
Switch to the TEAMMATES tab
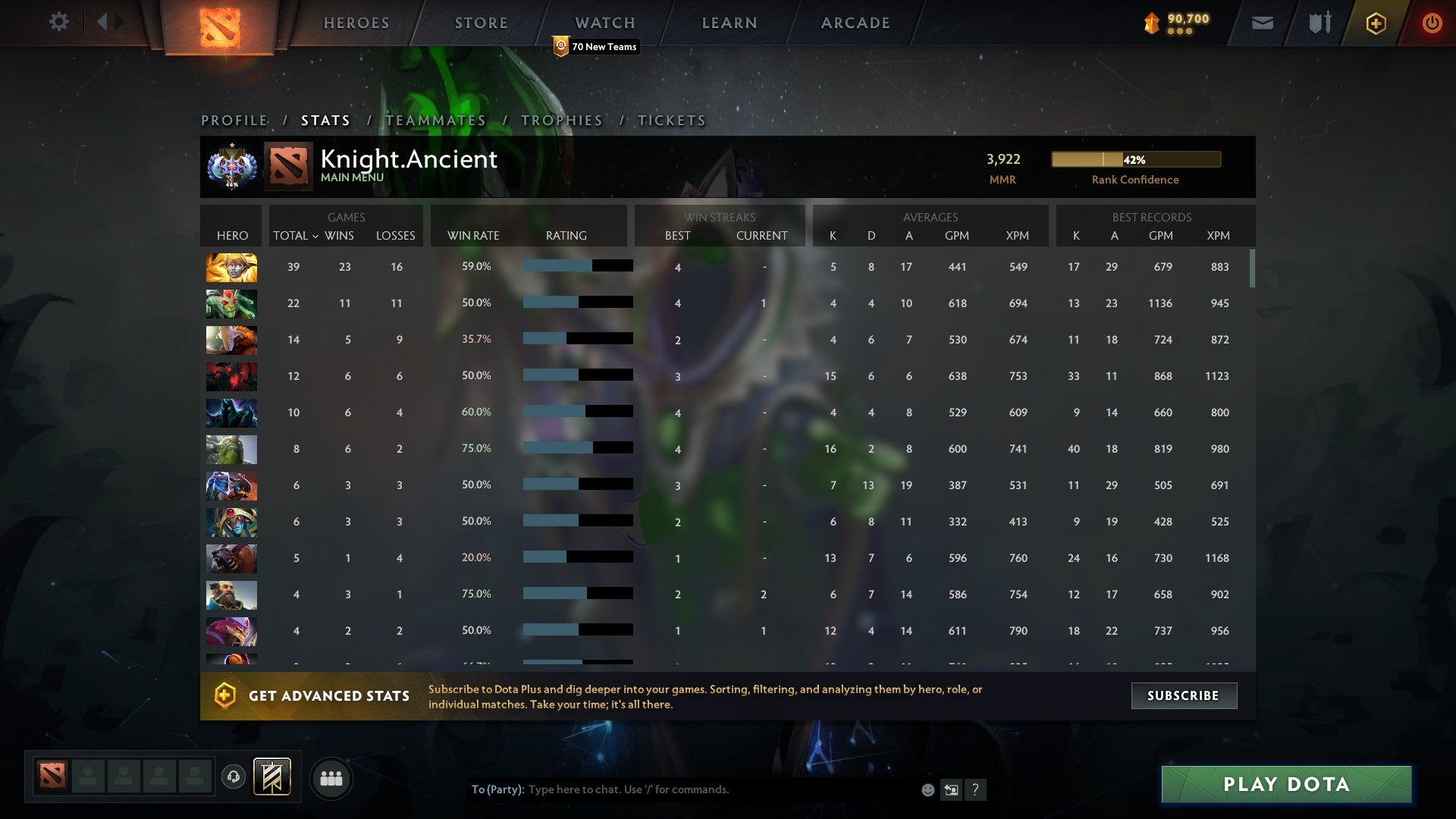[x=435, y=120]
